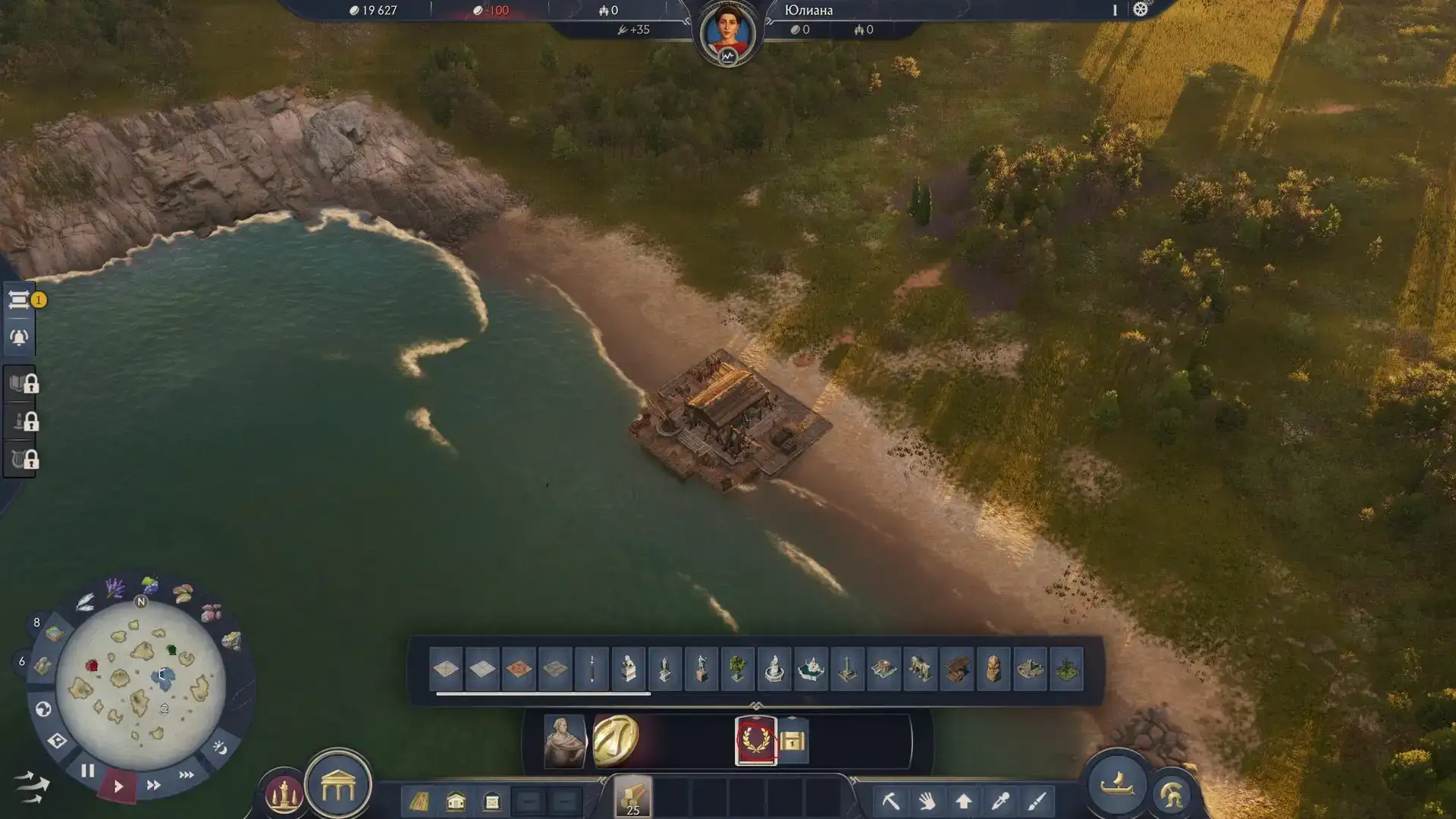Pick the large fountain pool ornament
1456x819 pixels.
(810, 669)
